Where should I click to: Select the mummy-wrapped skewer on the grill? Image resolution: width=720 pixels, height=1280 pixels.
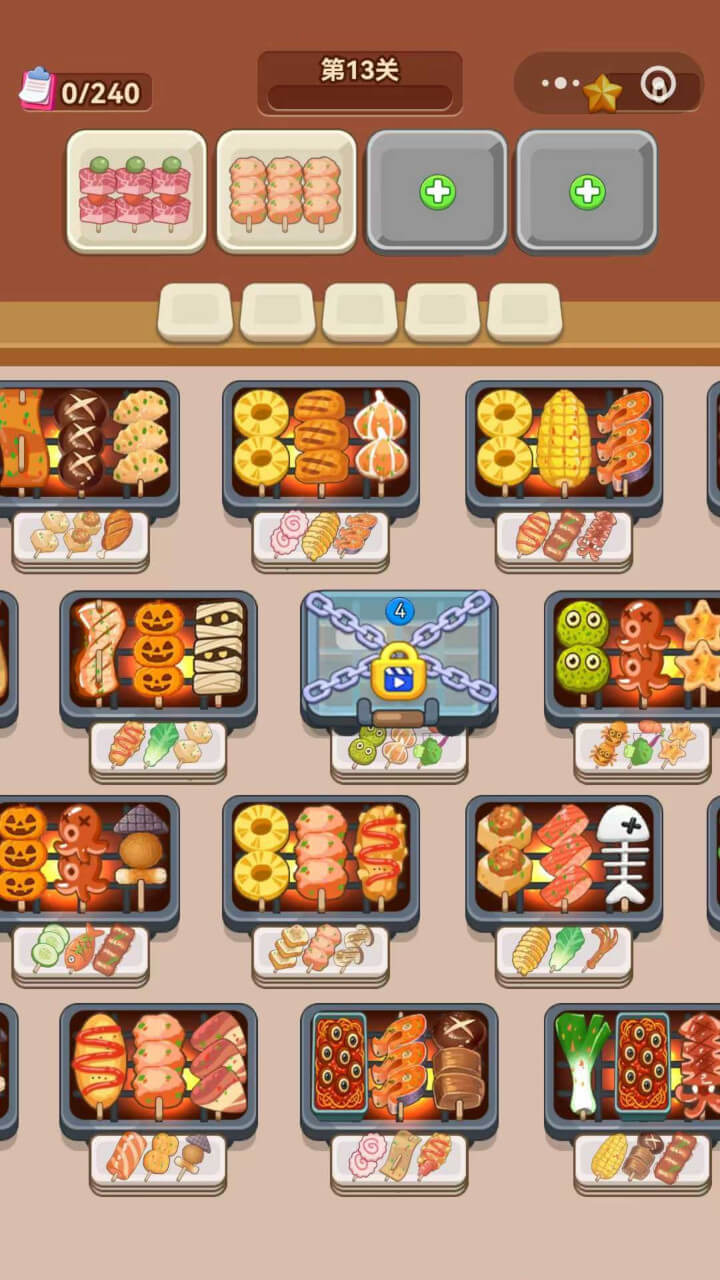click(x=218, y=647)
